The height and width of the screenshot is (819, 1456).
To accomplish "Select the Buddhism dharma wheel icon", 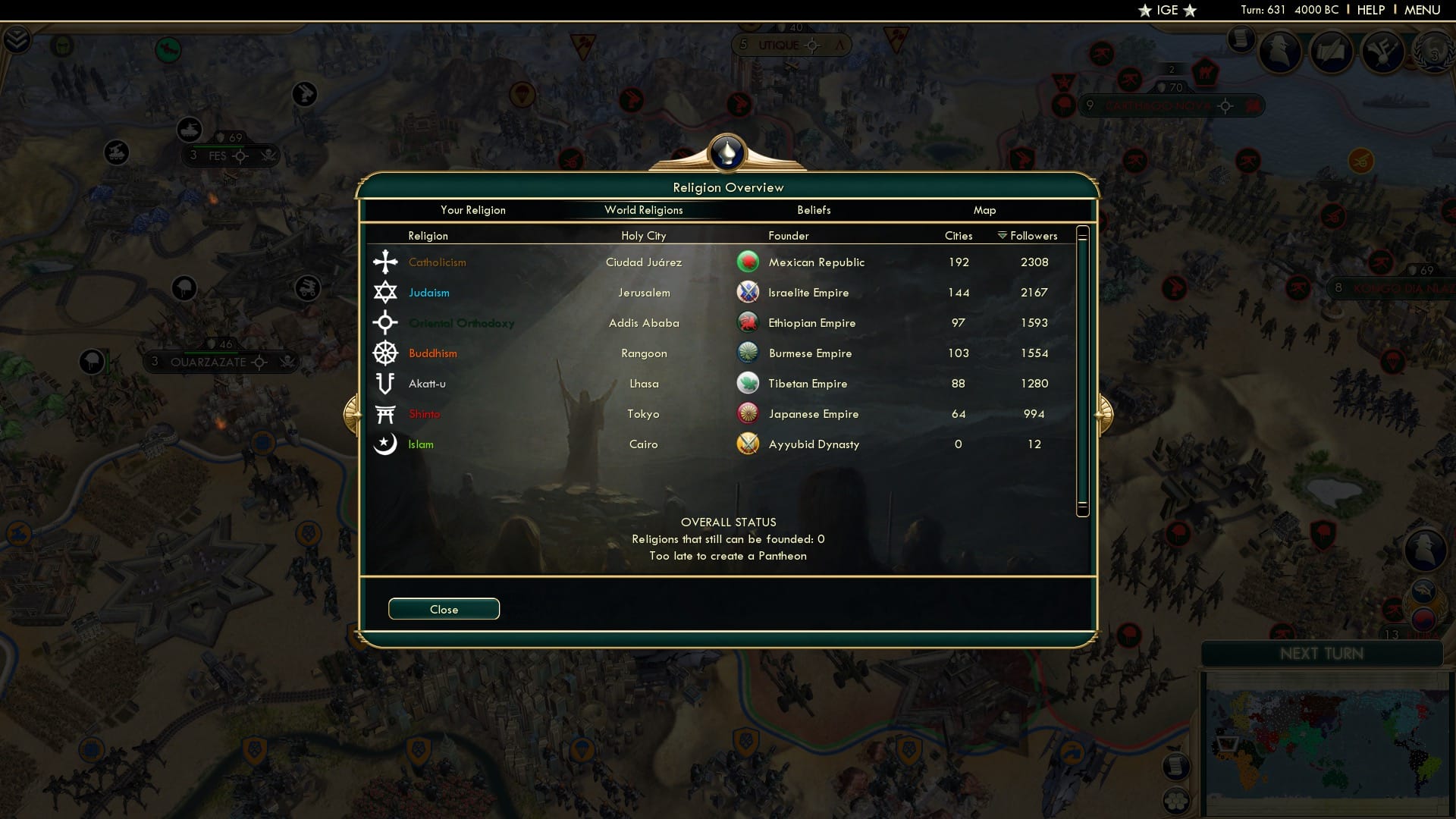I will click(x=386, y=353).
